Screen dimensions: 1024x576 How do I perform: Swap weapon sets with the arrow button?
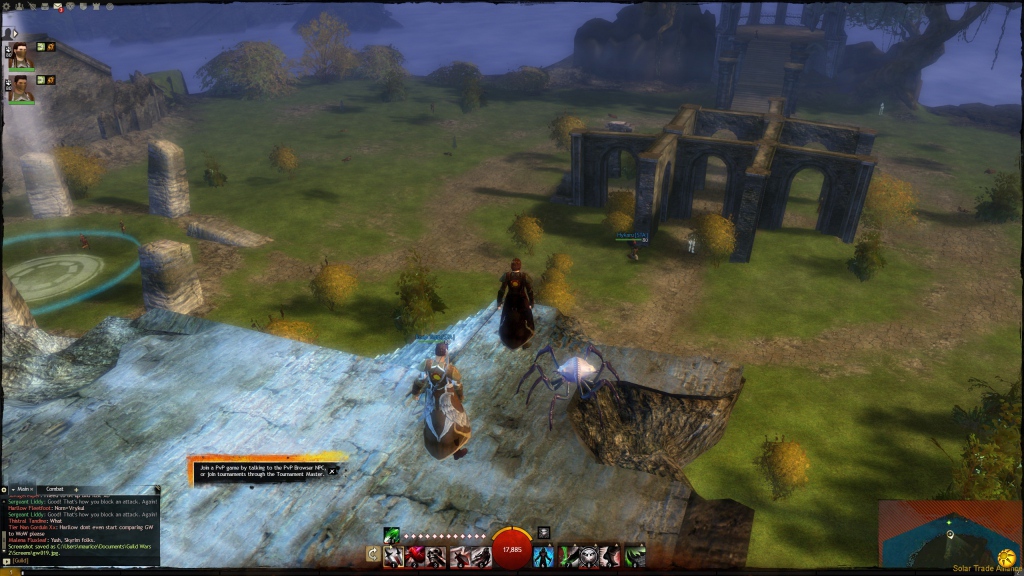tap(373, 554)
